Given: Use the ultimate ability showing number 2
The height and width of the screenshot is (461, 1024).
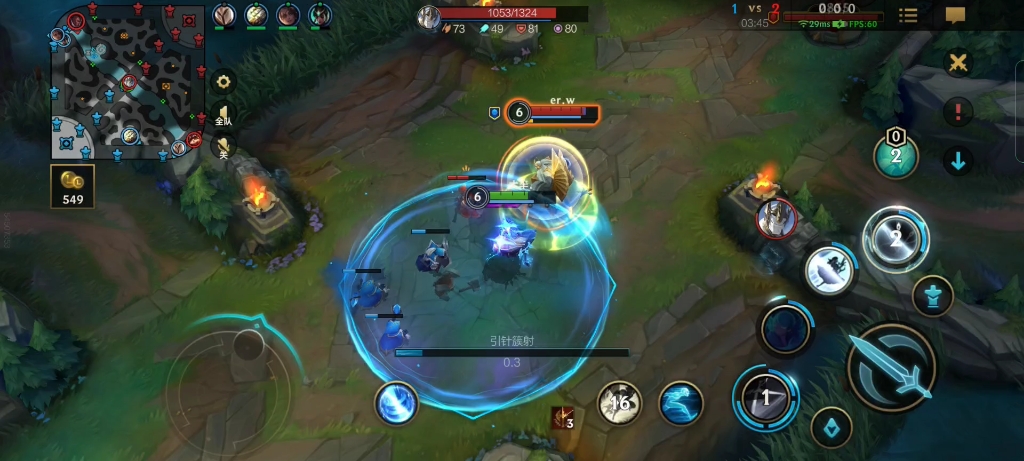Looking at the screenshot, I should tap(896, 240).
